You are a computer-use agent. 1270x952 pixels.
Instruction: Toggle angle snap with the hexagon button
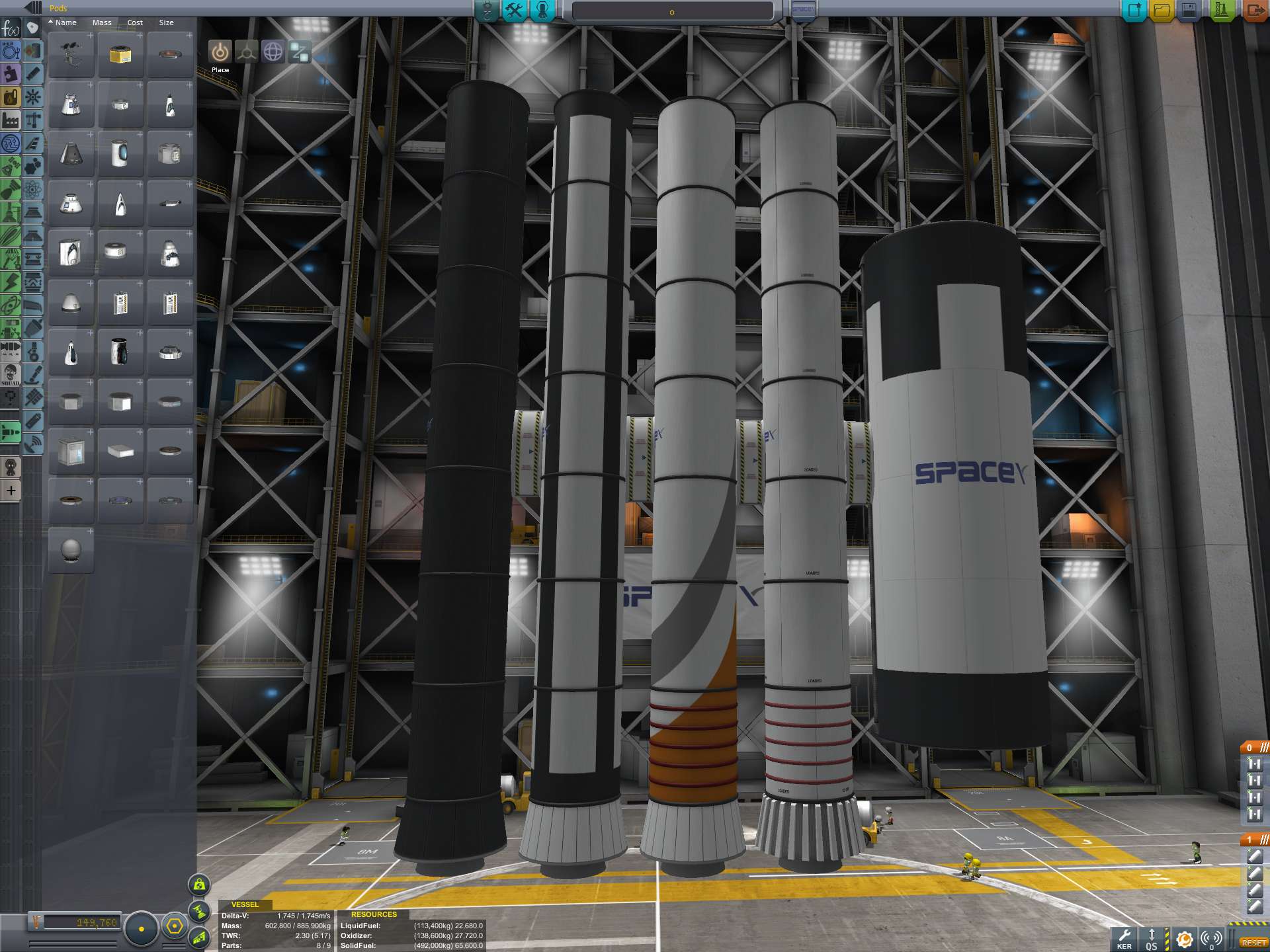[x=175, y=926]
